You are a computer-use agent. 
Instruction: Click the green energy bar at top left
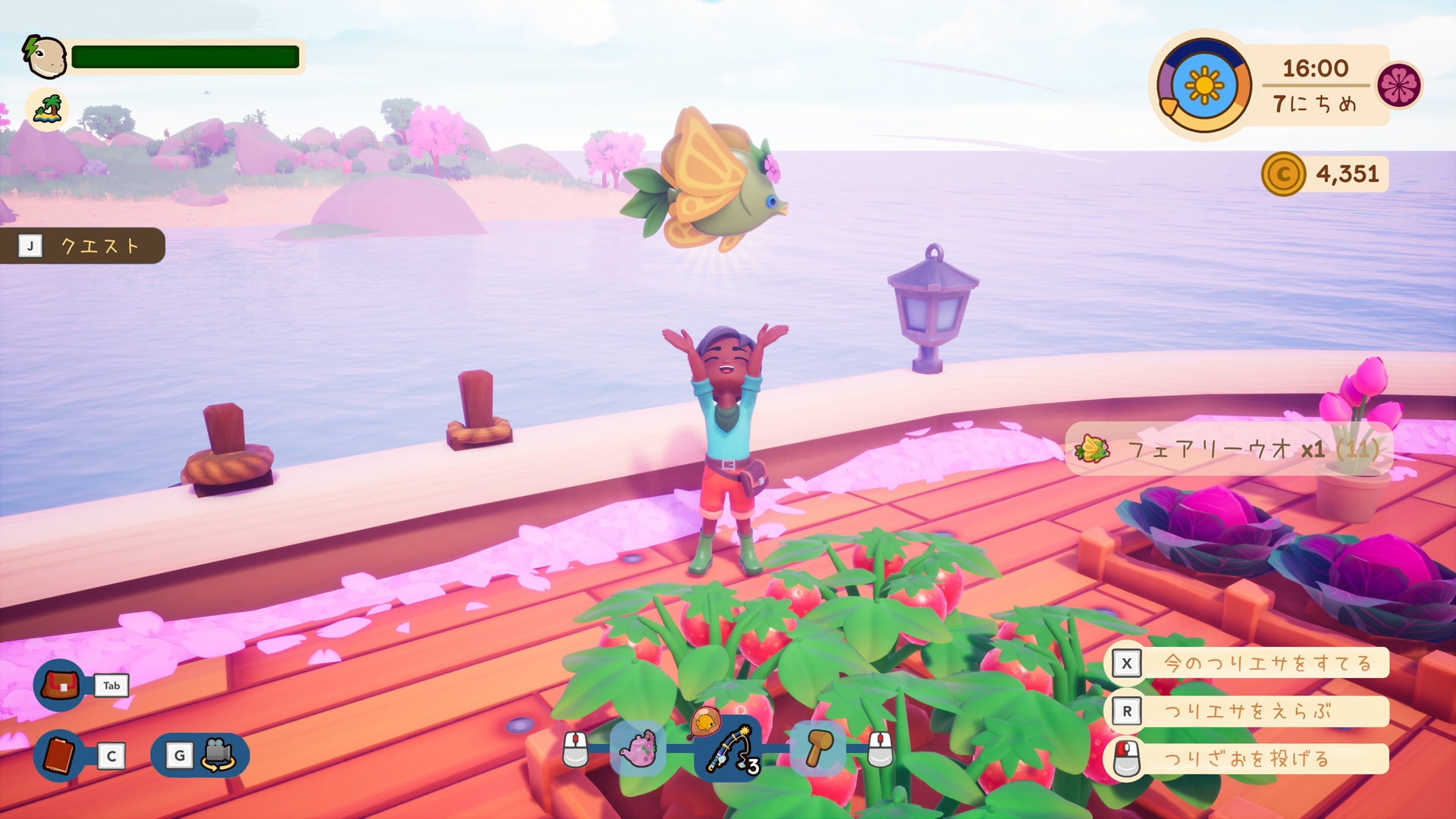click(184, 55)
